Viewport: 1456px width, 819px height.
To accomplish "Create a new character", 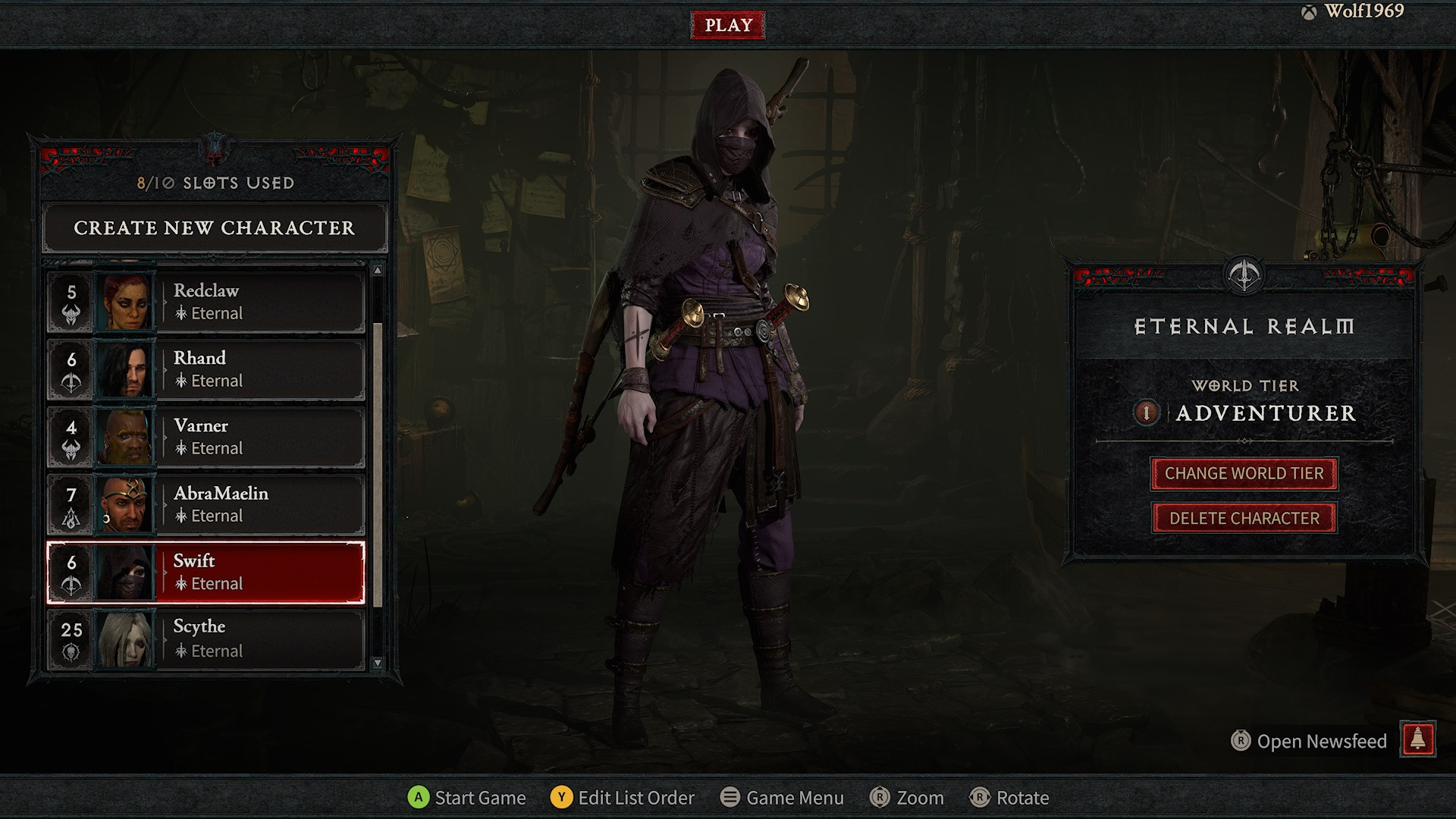I will click(x=215, y=227).
